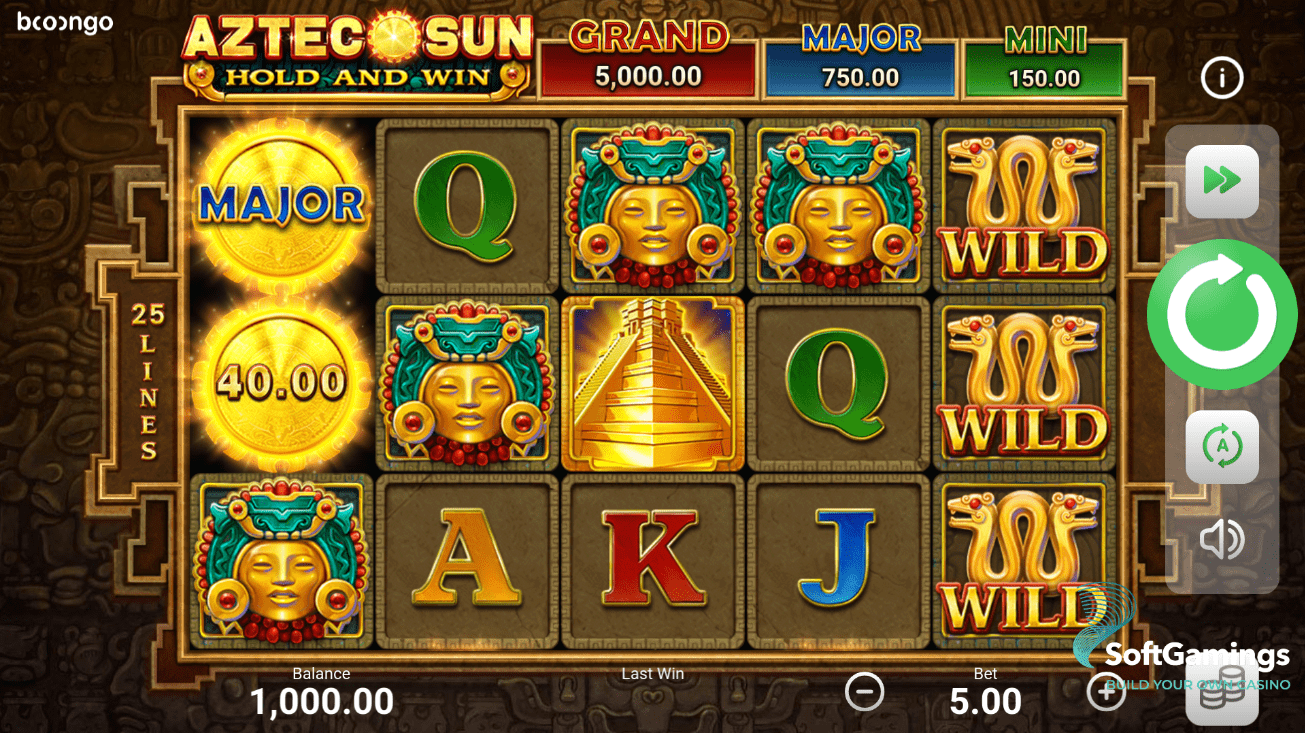This screenshot has height=733, width=1305.
Task: Expand the MINI jackpot display
Action: click(x=1043, y=55)
